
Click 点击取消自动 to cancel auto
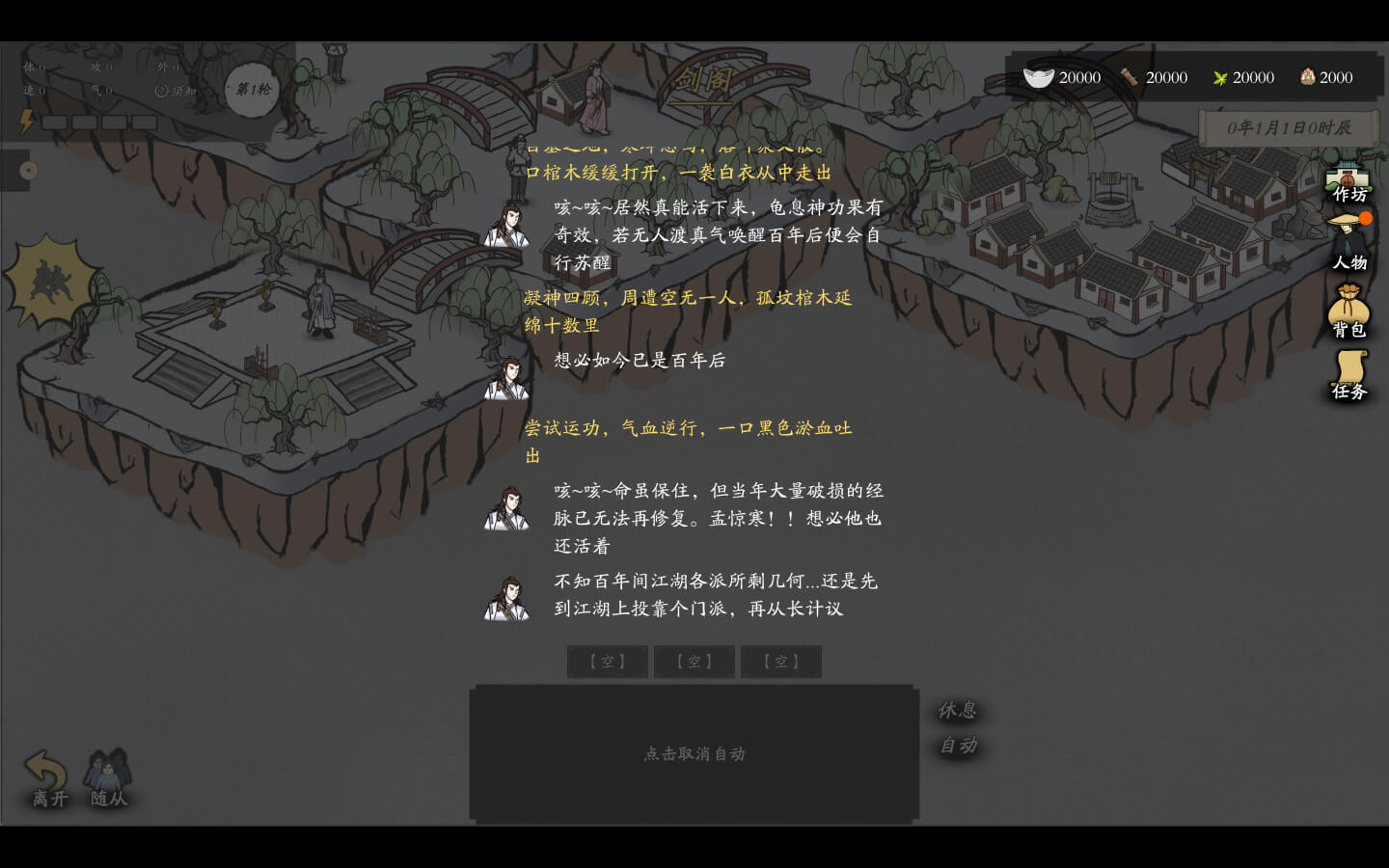(x=694, y=753)
